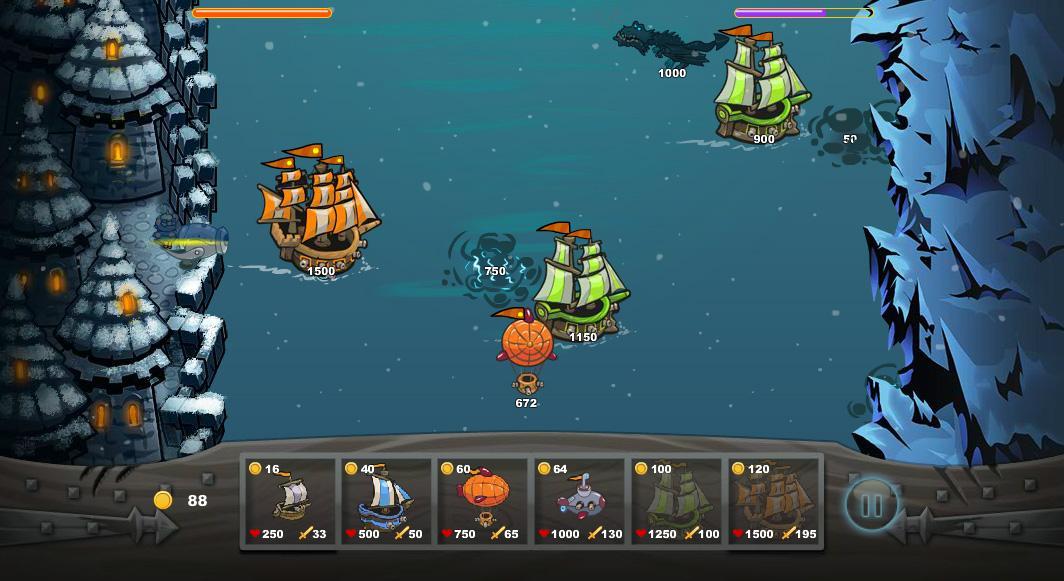Choose the 64-gold submarine unit card

(579, 501)
